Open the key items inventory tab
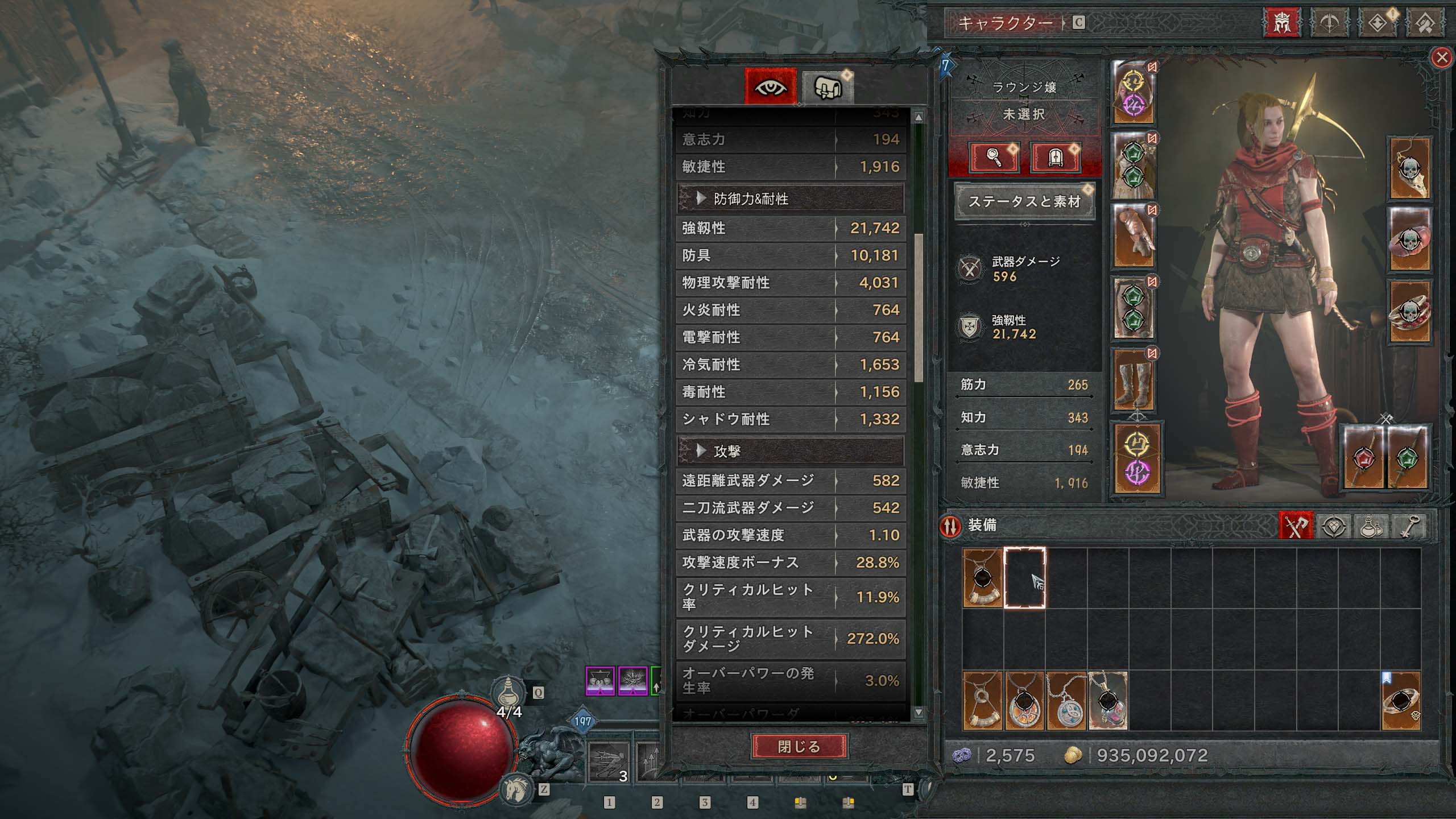The image size is (1456, 819). [1409, 527]
